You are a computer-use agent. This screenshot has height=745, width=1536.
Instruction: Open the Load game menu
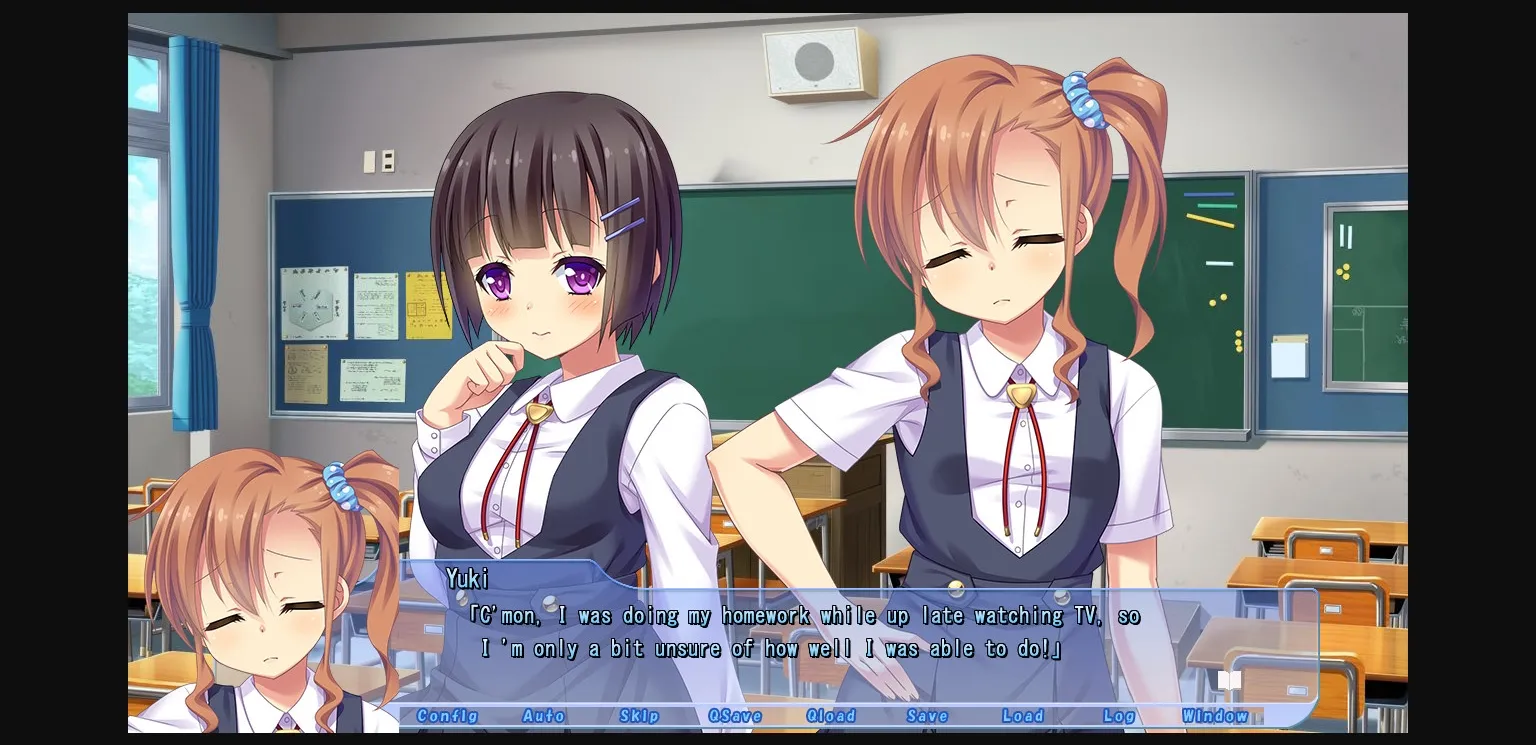[1022, 716]
